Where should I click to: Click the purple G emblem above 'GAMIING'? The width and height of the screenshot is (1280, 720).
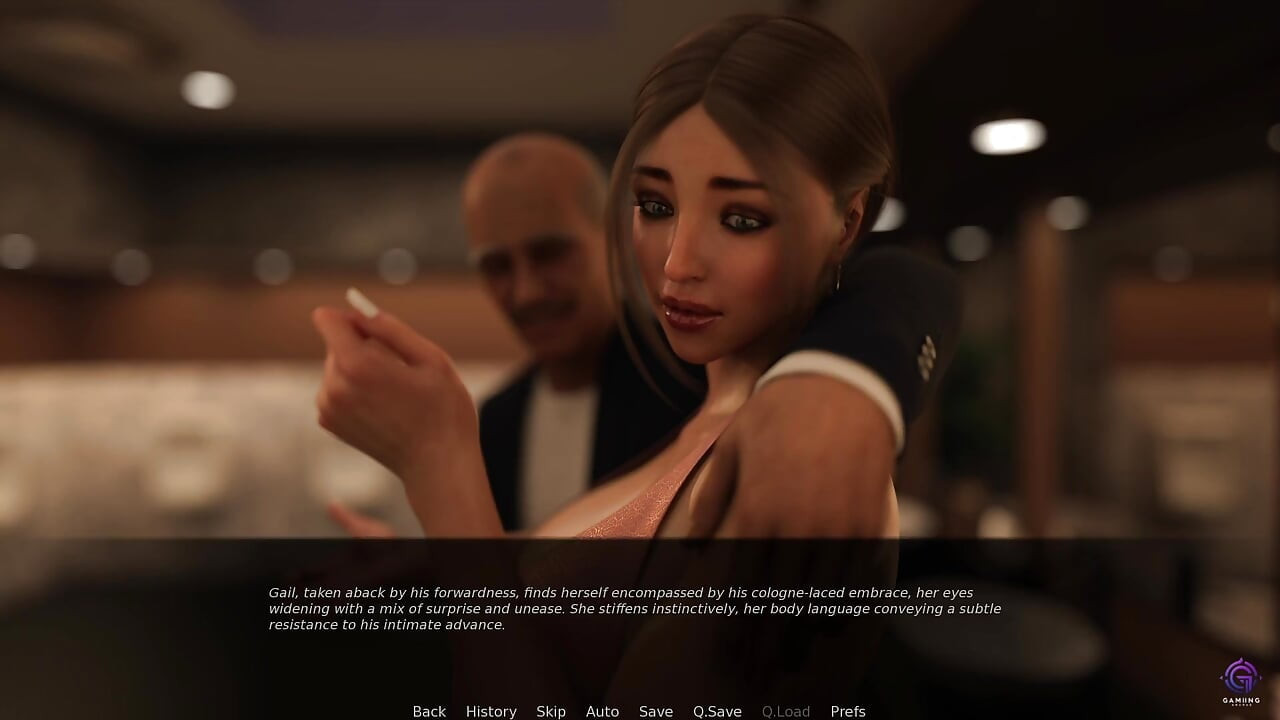click(x=1239, y=676)
